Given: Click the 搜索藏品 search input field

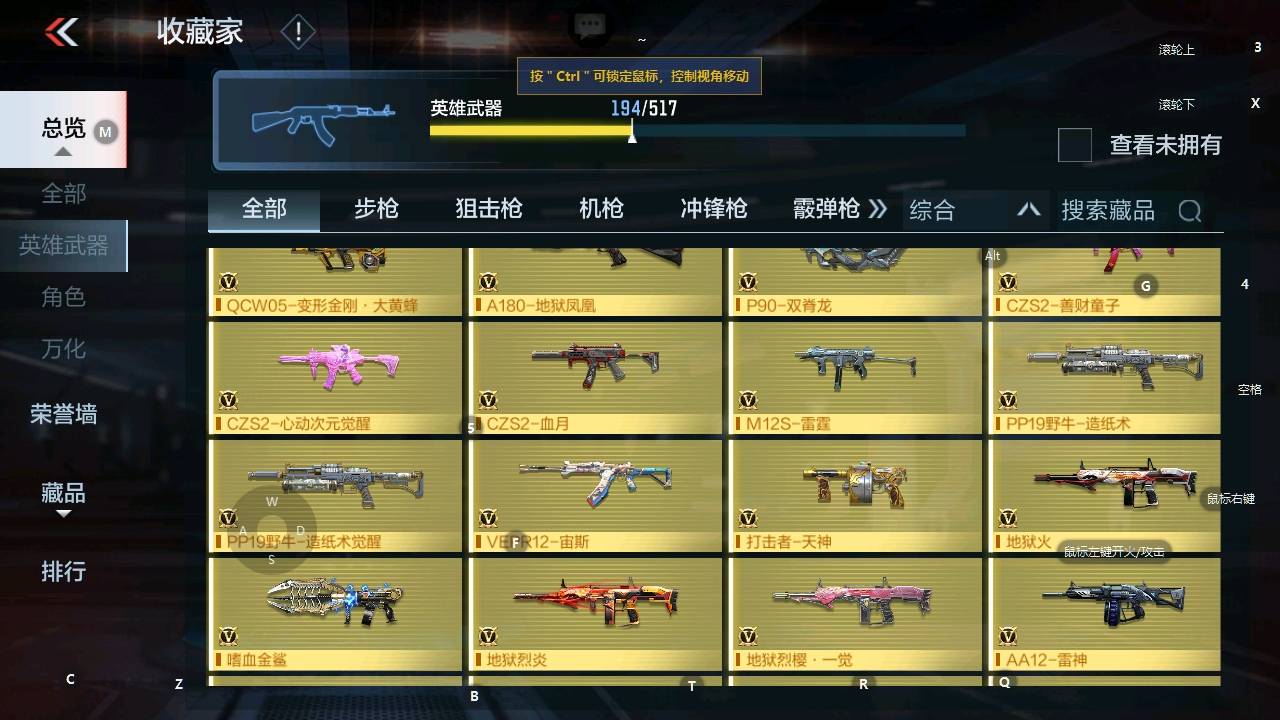Looking at the screenshot, I should 1108,210.
